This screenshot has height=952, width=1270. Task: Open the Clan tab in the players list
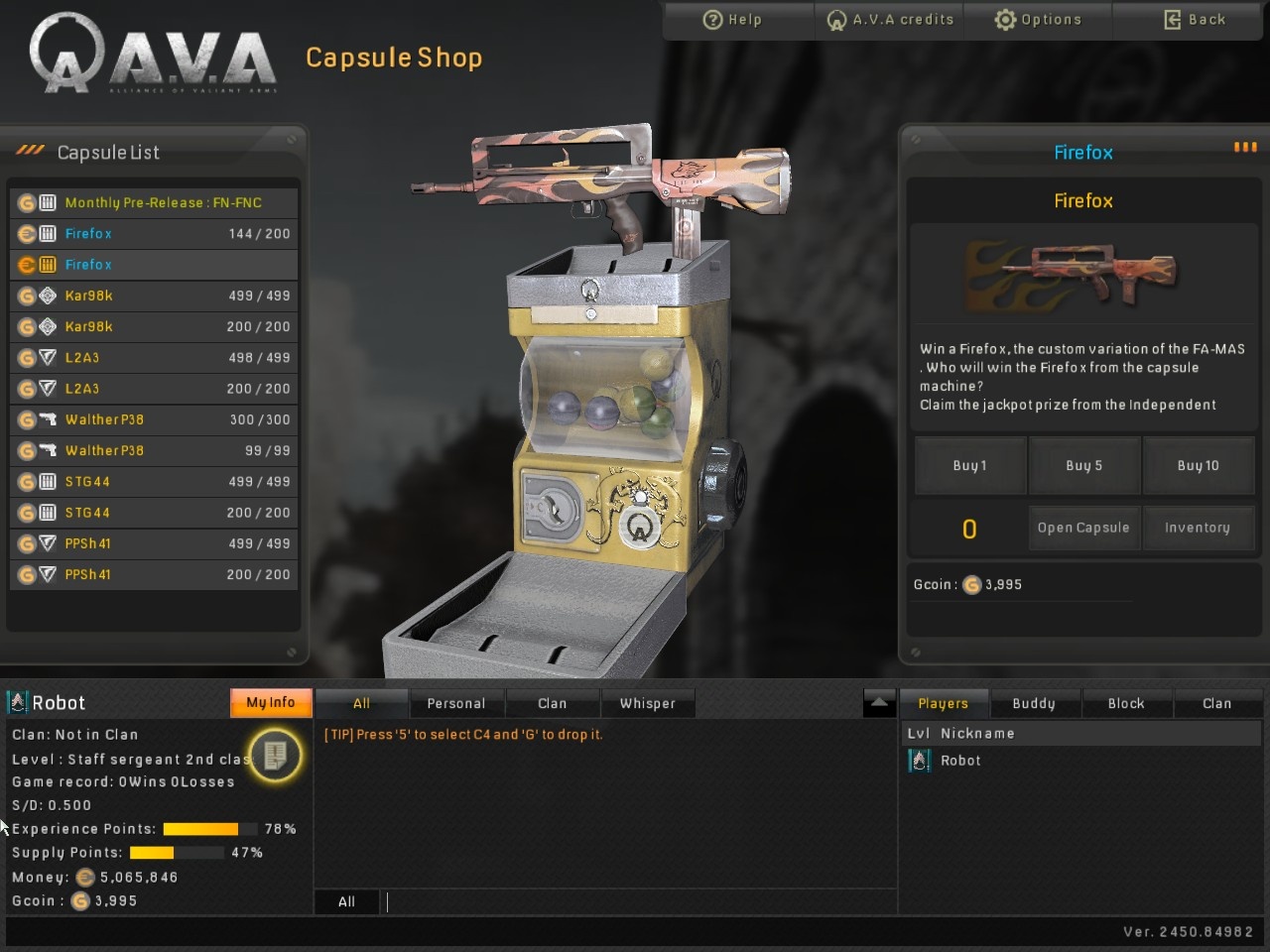point(1218,702)
